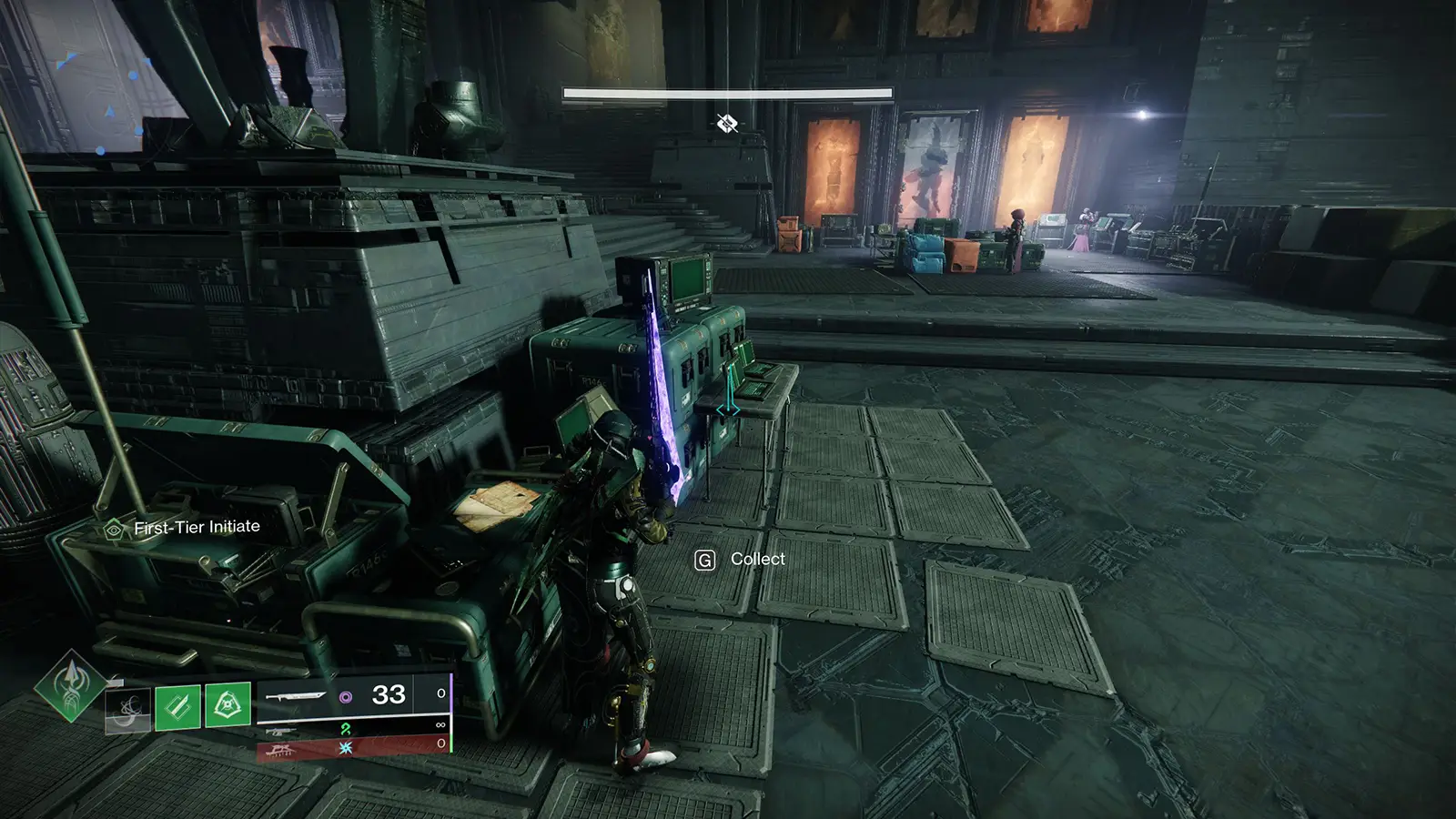Click the white objective progress bar

(726, 92)
